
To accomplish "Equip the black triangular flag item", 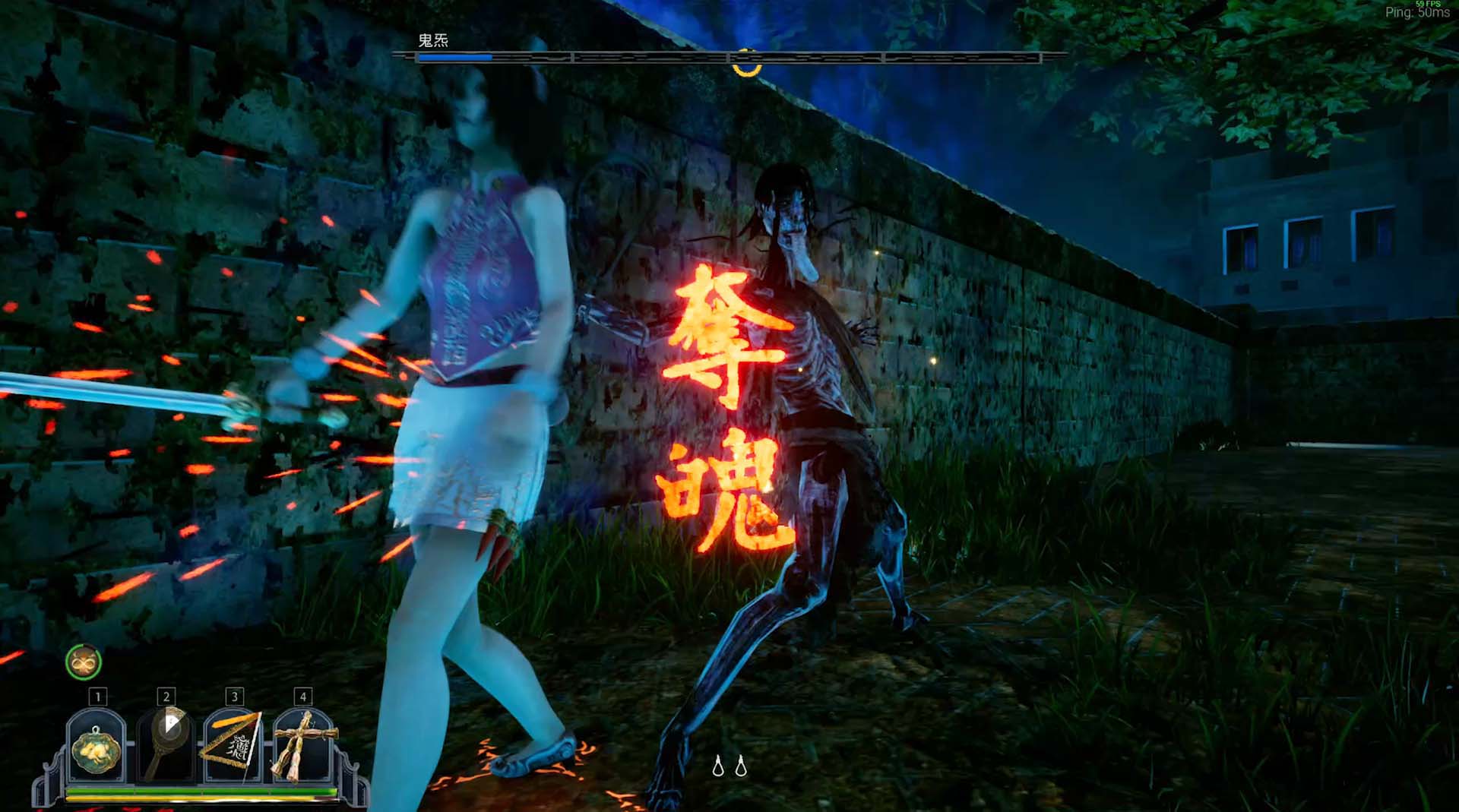I will (233, 746).
